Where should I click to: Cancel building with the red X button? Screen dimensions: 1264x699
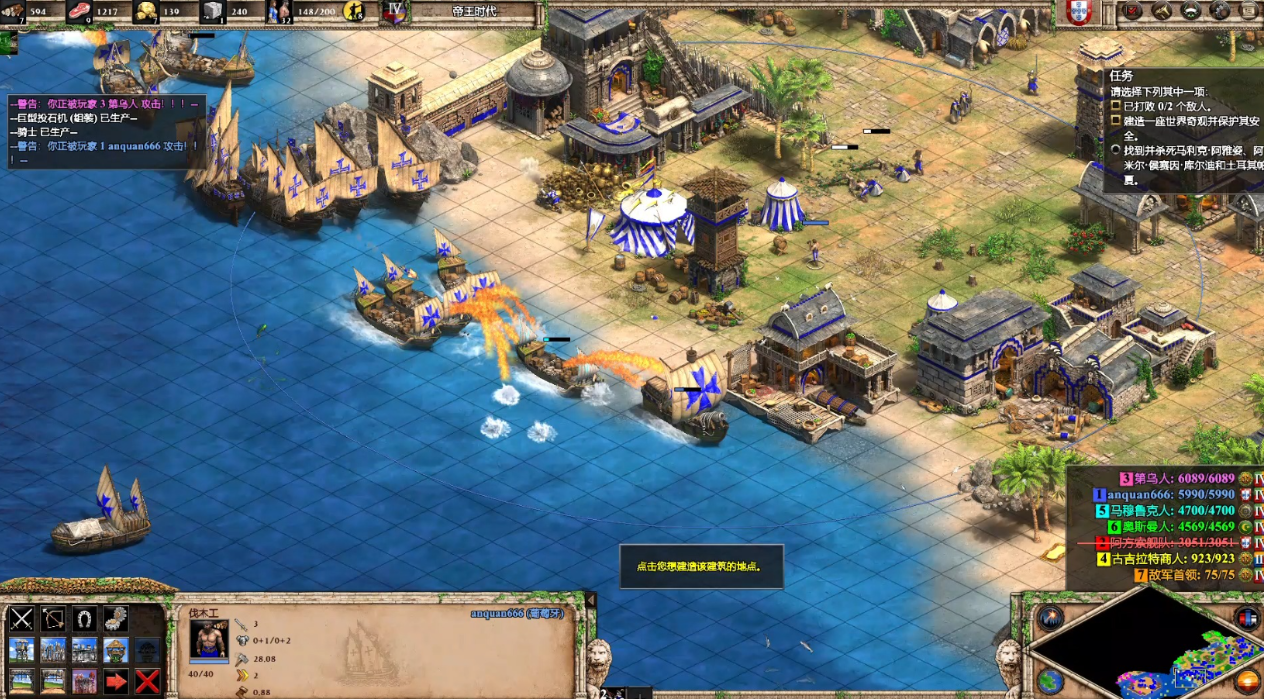(148, 682)
